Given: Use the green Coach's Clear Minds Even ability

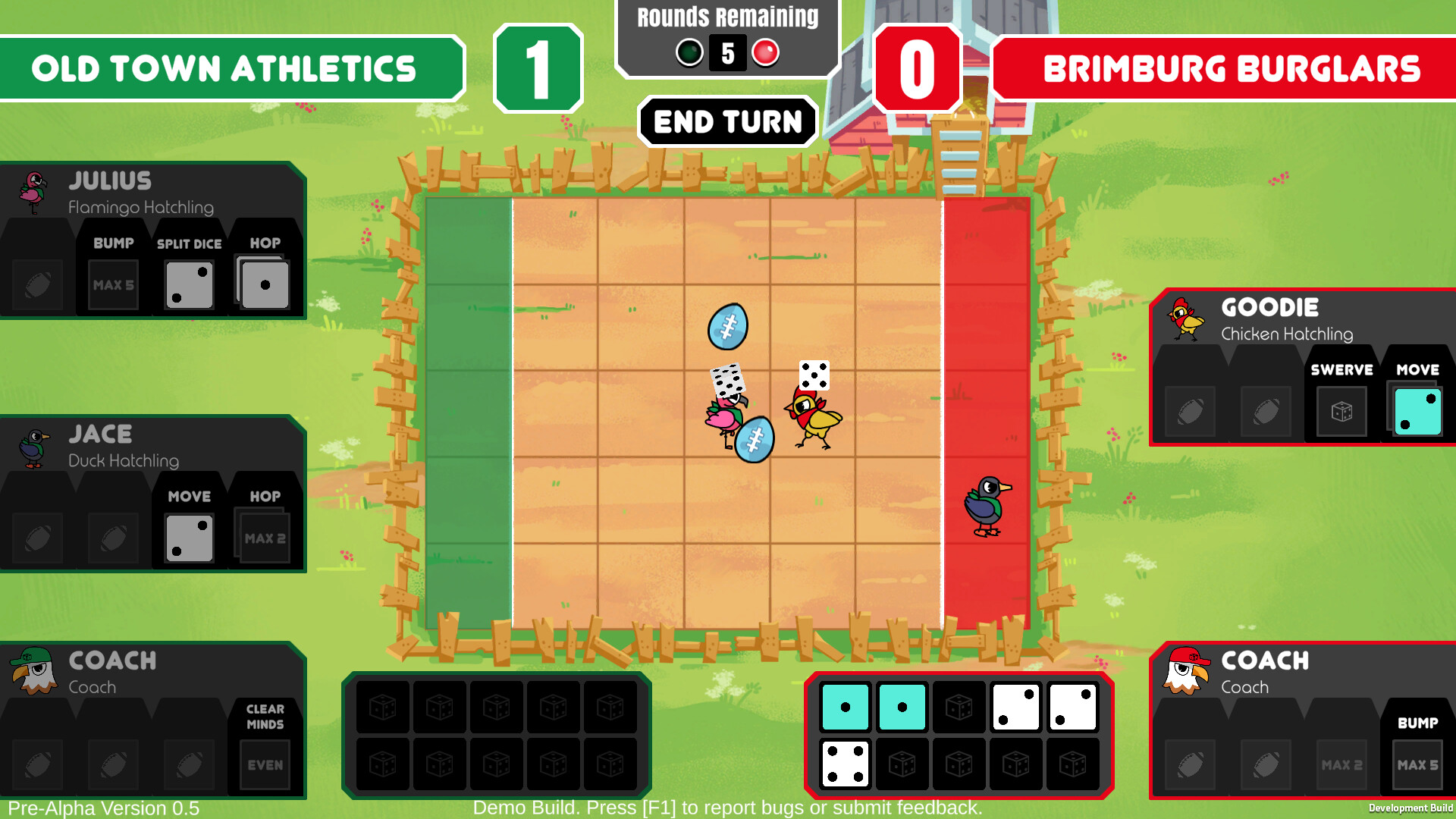Looking at the screenshot, I should (265, 764).
